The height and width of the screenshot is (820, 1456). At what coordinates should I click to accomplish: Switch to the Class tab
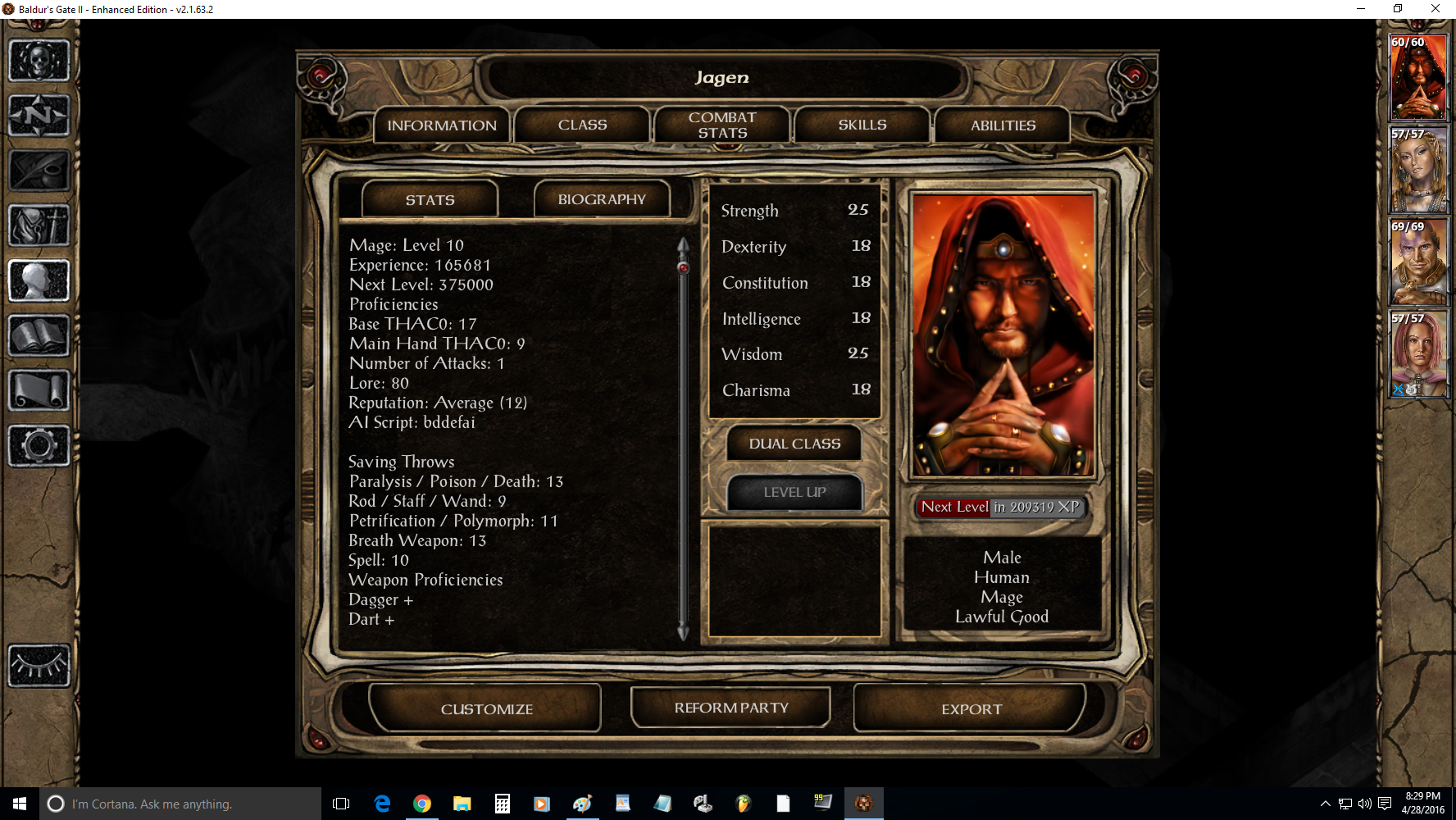point(582,125)
